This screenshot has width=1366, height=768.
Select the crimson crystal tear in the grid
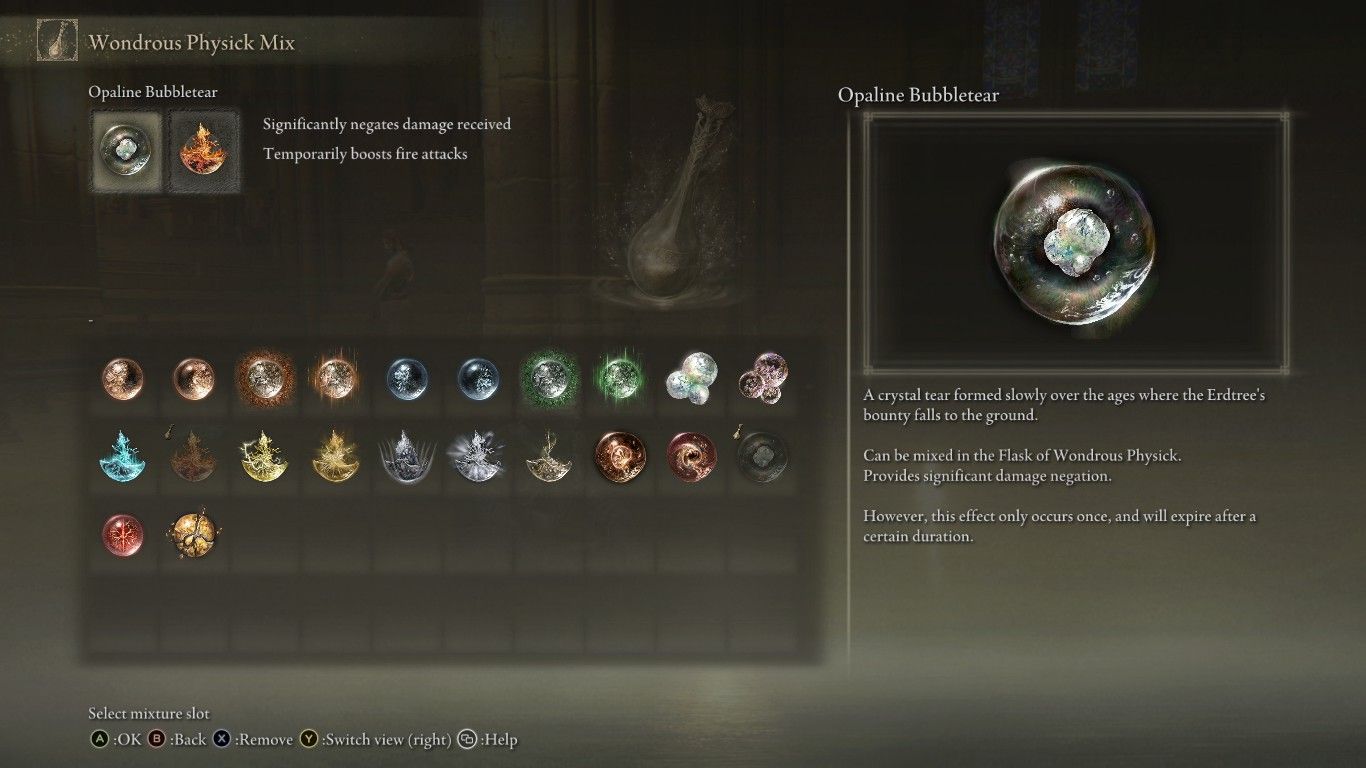click(x=122, y=378)
